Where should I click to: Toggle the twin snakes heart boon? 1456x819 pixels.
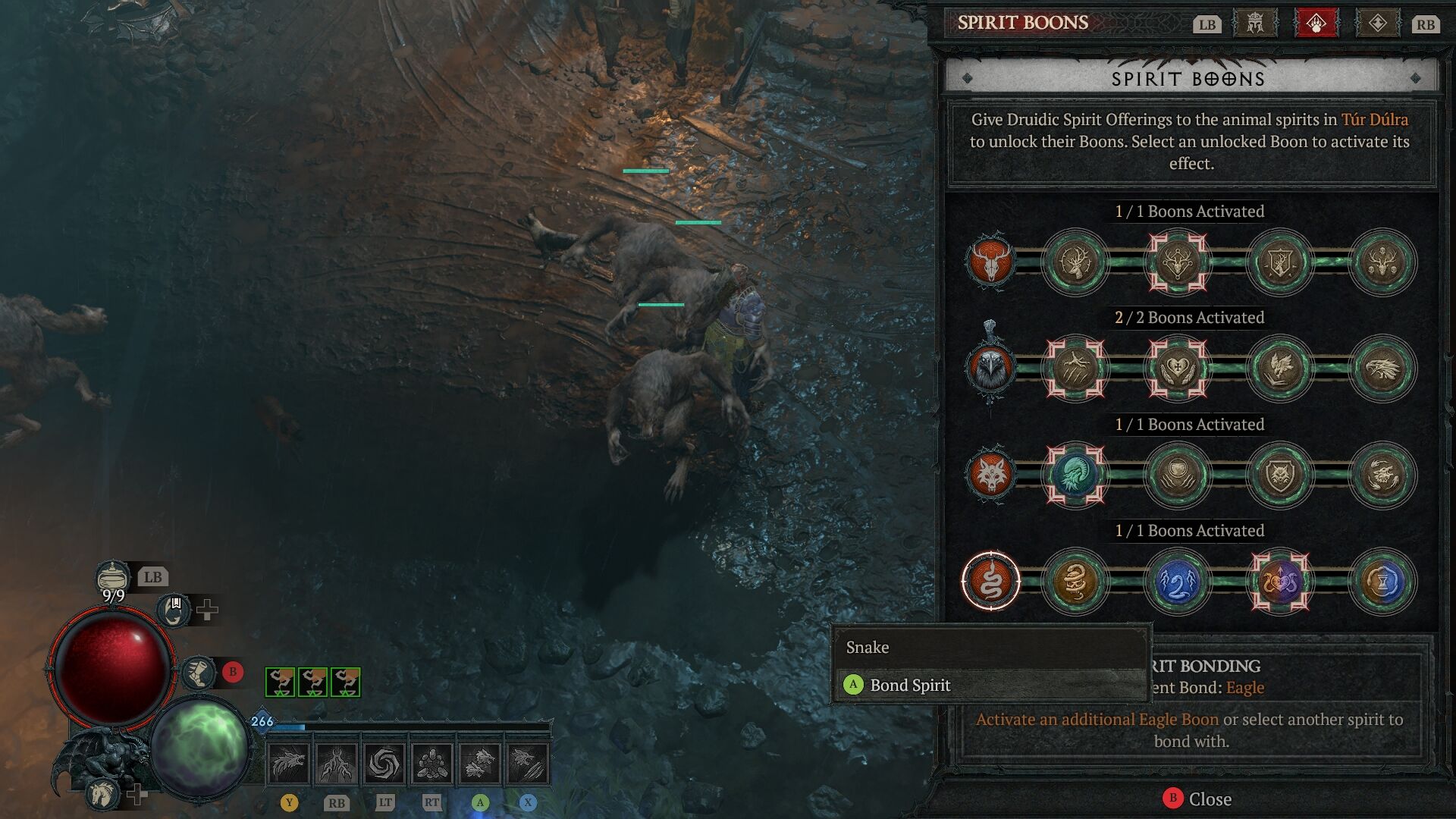coord(1280,582)
